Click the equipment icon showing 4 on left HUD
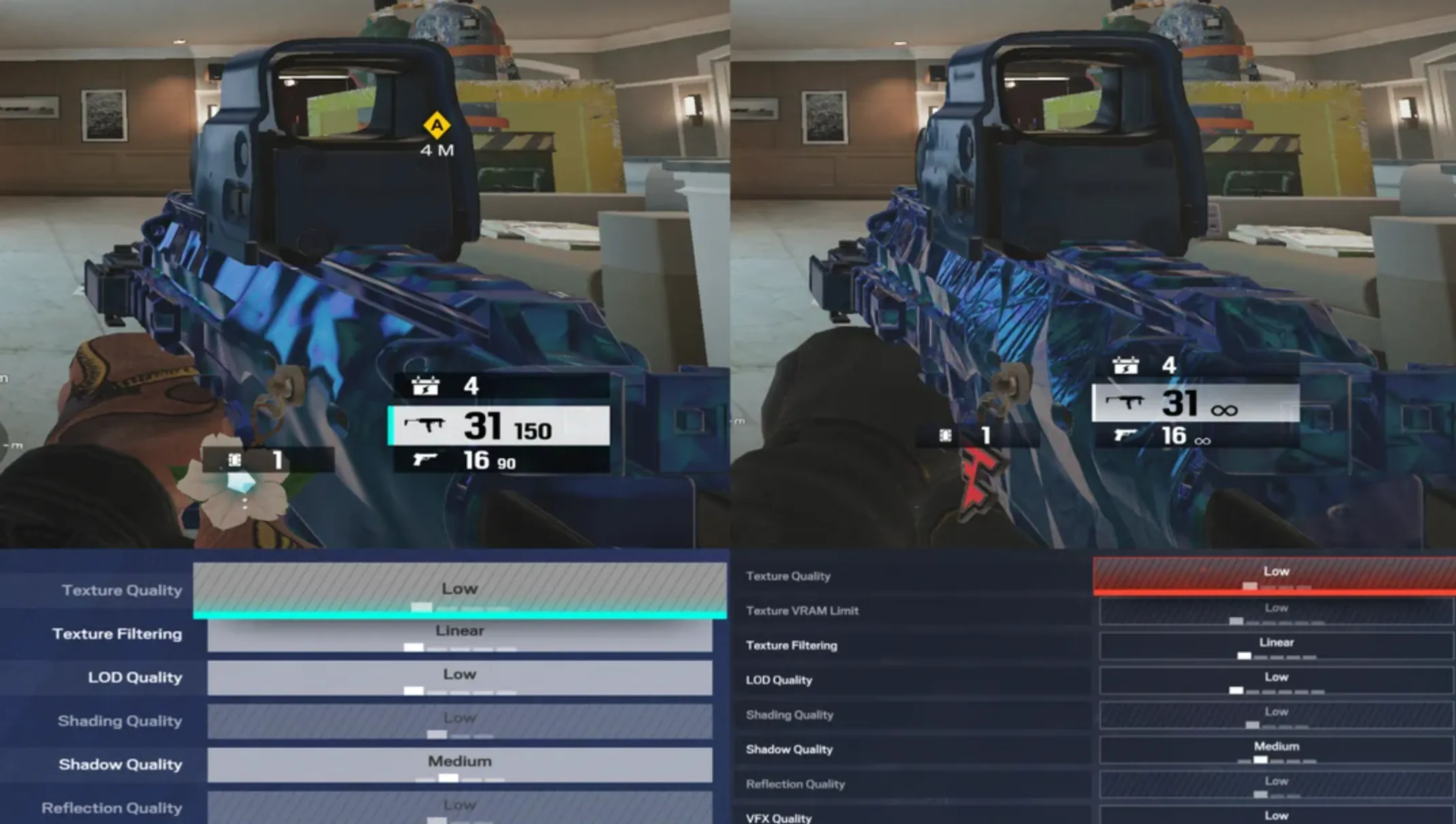The width and height of the screenshot is (1456, 824). pyautogui.click(x=424, y=387)
